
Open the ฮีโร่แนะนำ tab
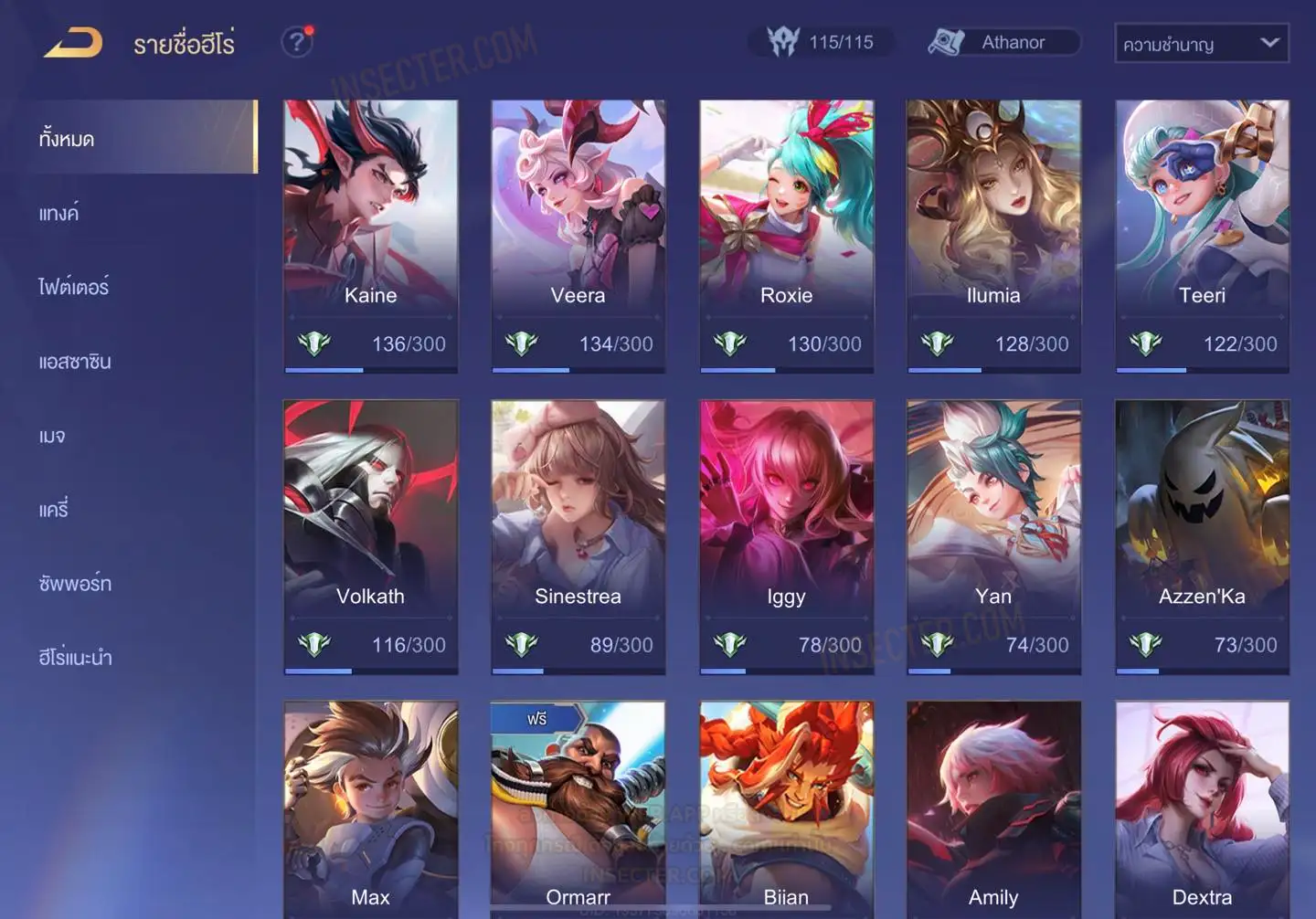click(76, 658)
